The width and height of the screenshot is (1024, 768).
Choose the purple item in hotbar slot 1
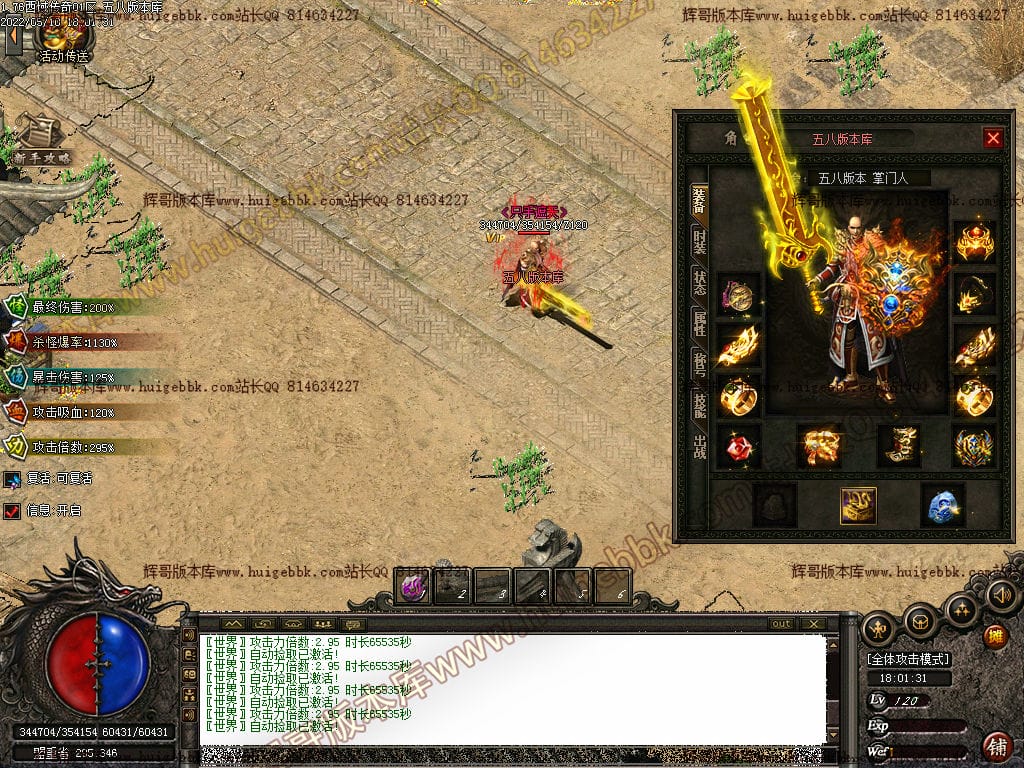[413, 586]
